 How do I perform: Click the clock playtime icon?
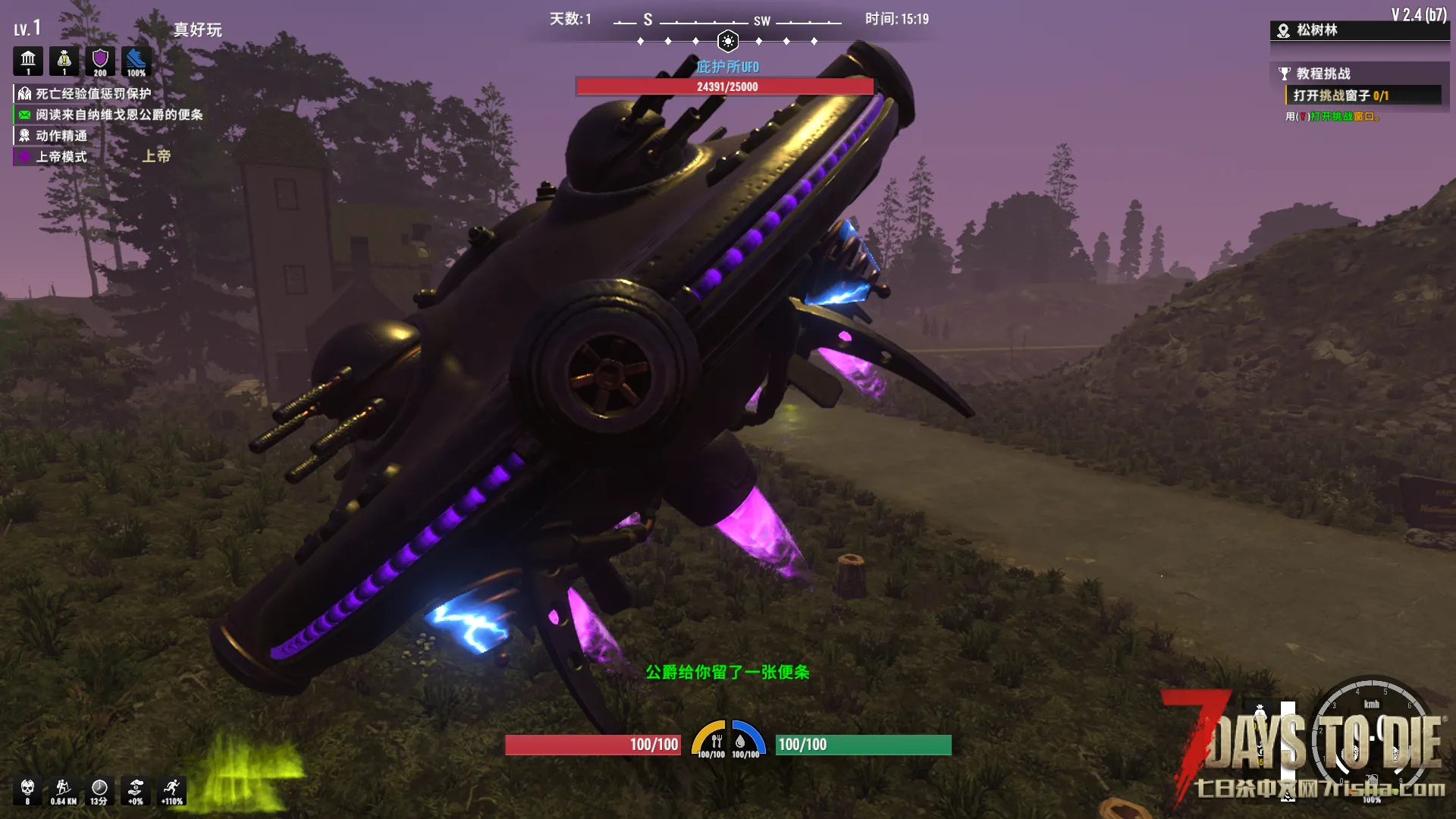pos(99,789)
